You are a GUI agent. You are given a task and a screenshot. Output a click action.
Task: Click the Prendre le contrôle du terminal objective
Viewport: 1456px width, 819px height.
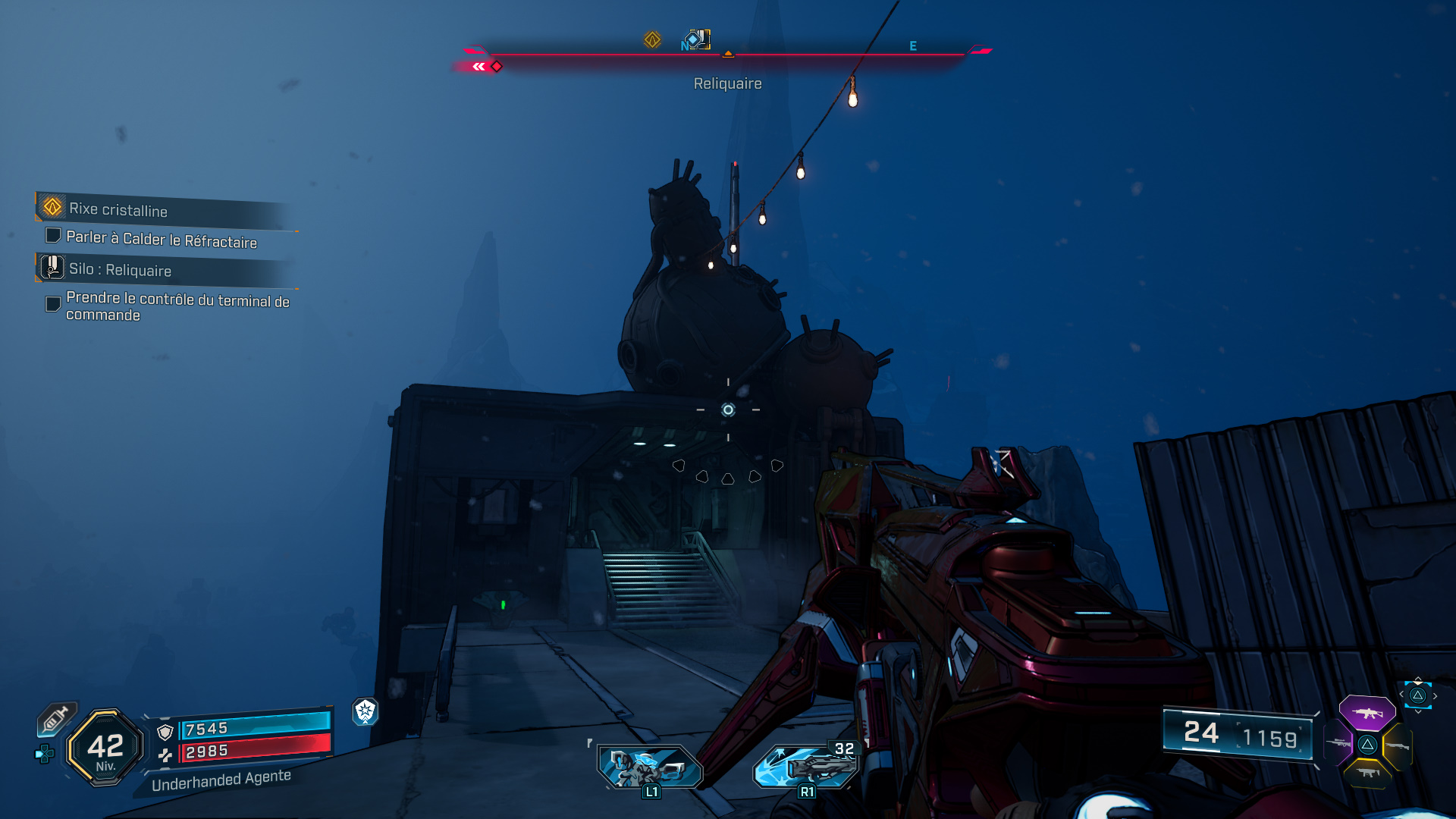click(177, 306)
